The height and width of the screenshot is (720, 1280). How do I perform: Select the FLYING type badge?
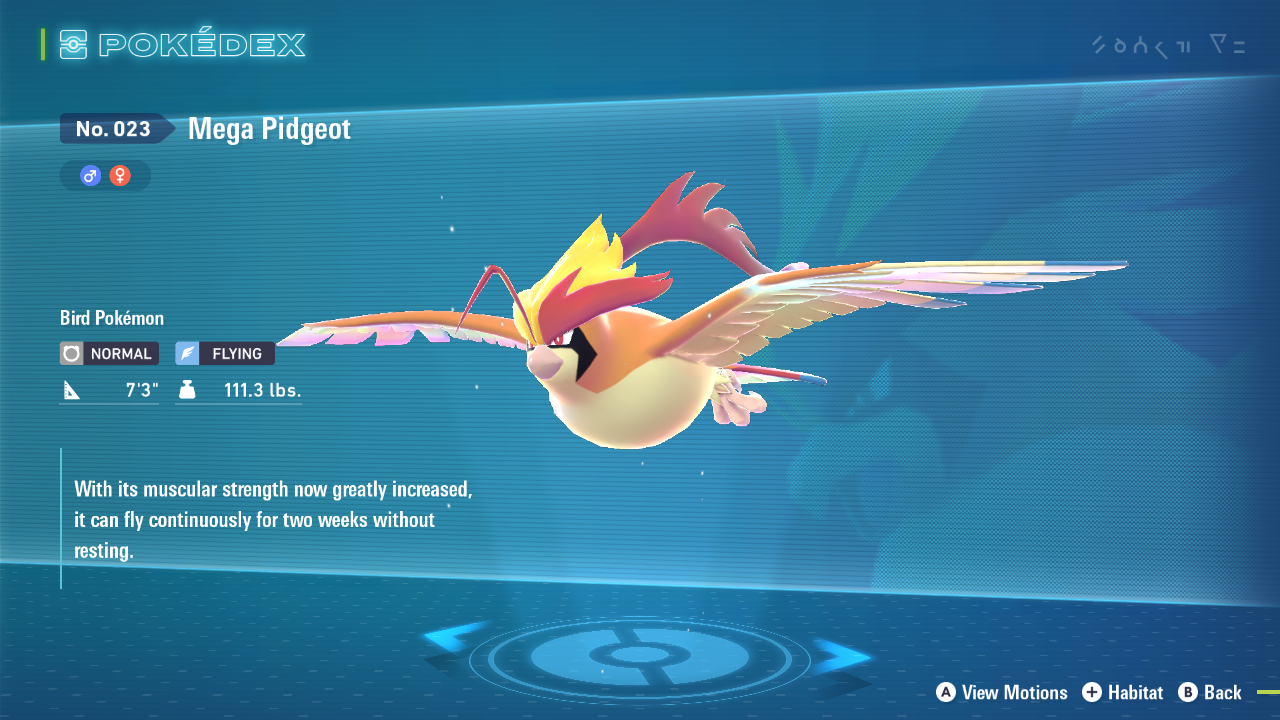coord(225,353)
